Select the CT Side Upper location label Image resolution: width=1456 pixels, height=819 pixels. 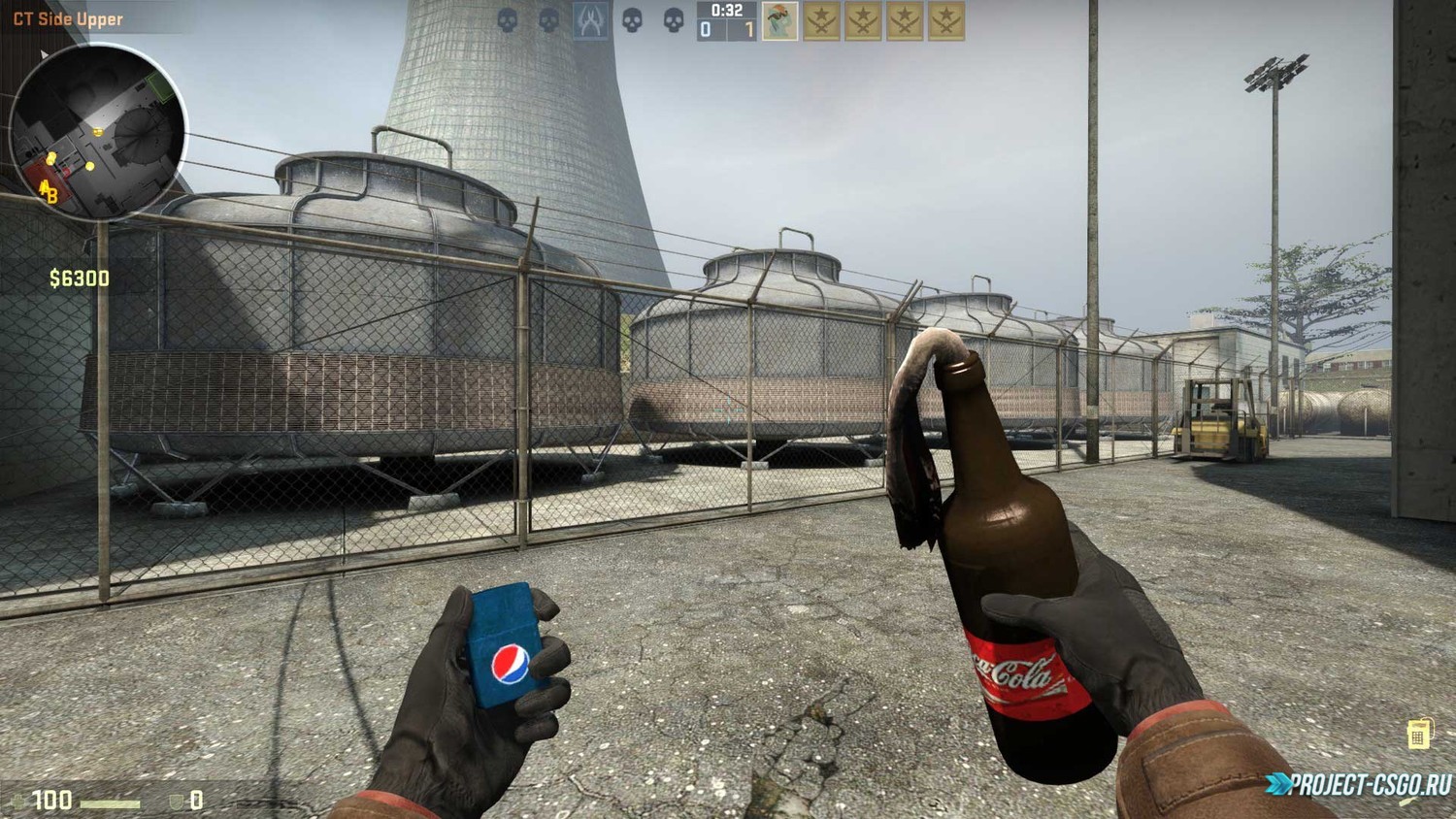pos(66,17)
